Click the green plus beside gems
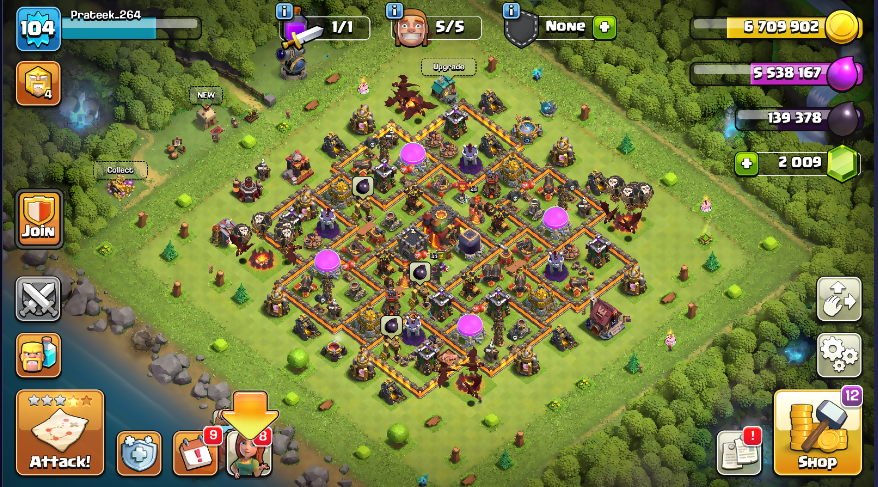This screenshot has width=878, height=487. pyautogui.click(x=745, y=162)
